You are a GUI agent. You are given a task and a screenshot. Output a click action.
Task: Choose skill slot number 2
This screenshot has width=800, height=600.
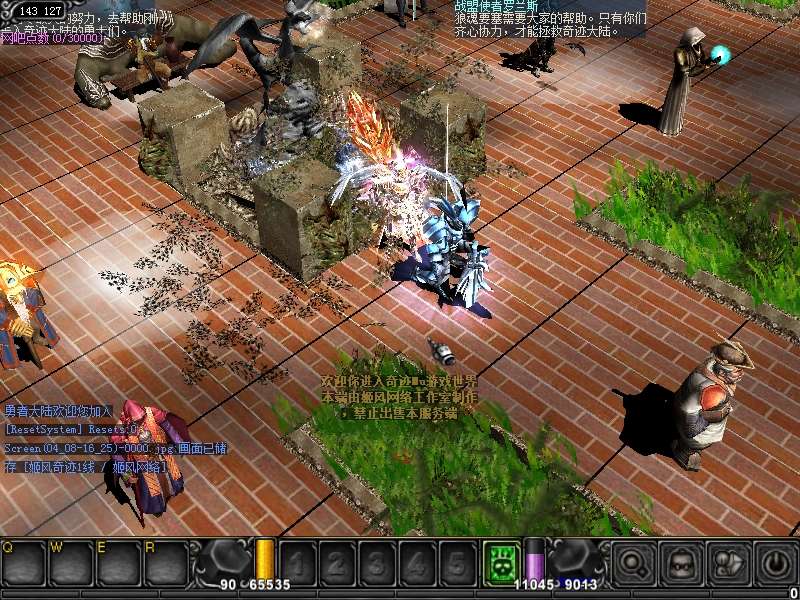click(x=338, y=563)
